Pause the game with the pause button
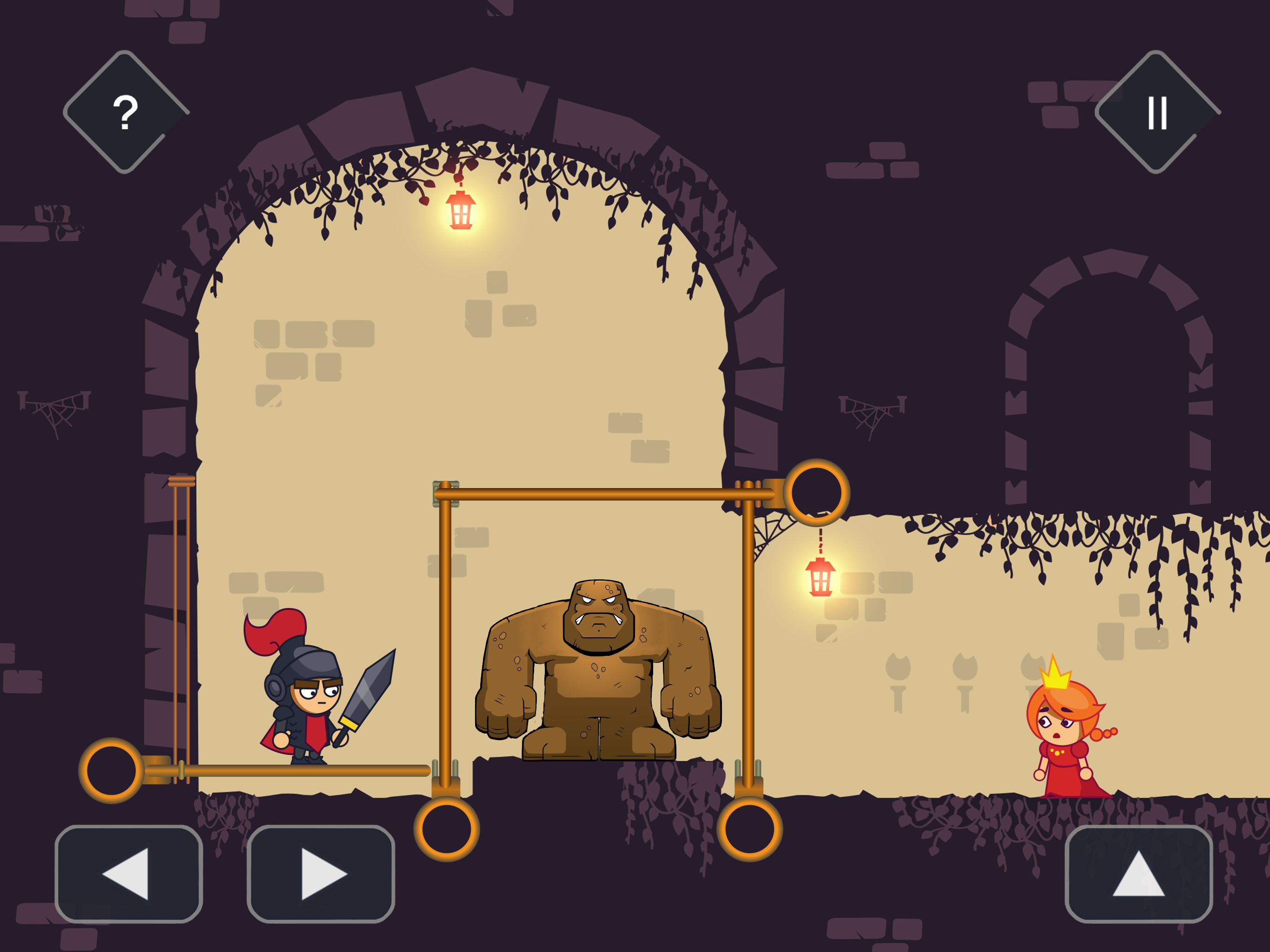This screenshot has height=952, width=1270. pyautogui.click(x=1157, y=112)
